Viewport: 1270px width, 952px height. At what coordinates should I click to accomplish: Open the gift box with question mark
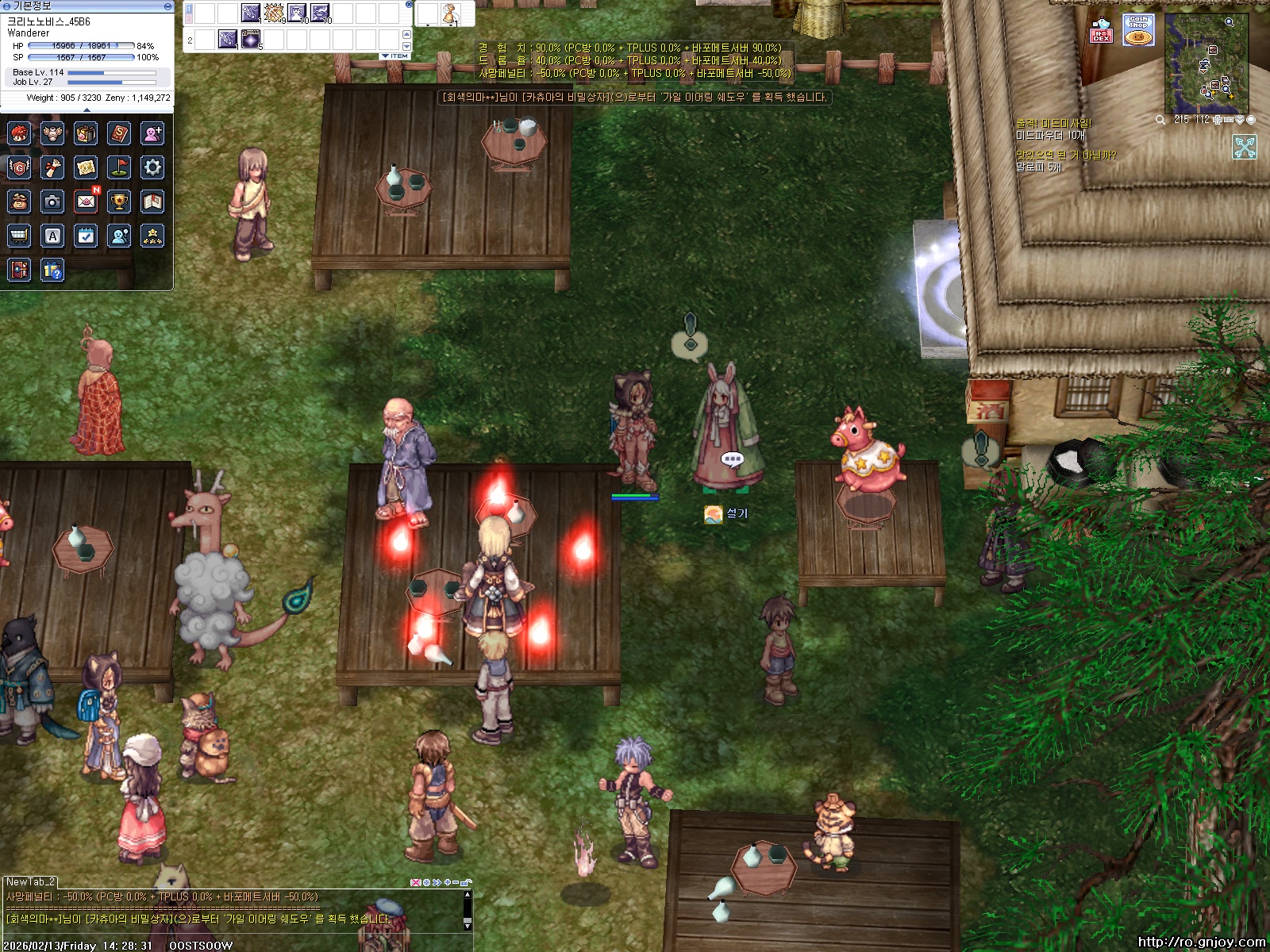click(52, 271)
